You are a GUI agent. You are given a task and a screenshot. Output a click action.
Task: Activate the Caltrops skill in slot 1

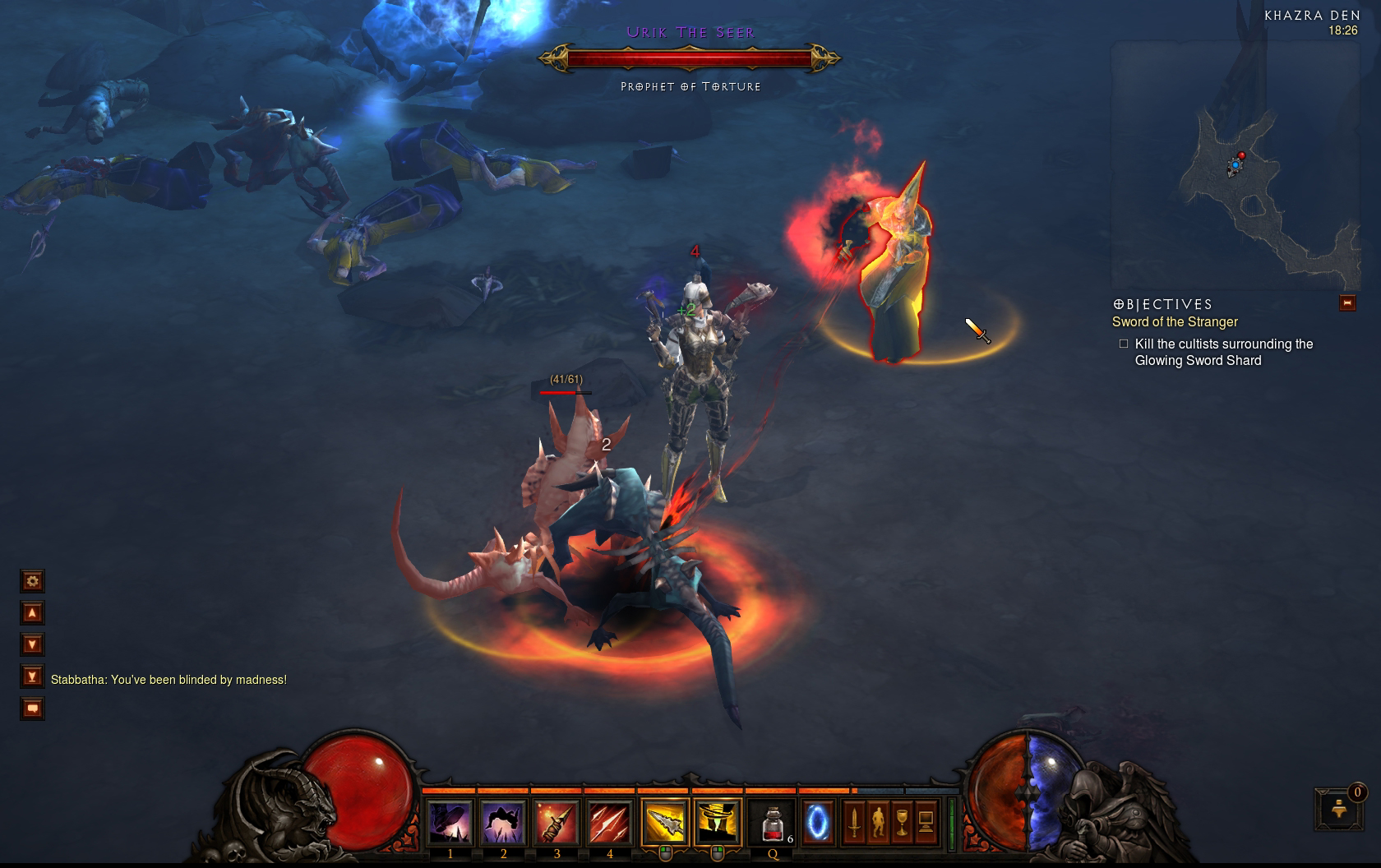(x=450, y=822)
